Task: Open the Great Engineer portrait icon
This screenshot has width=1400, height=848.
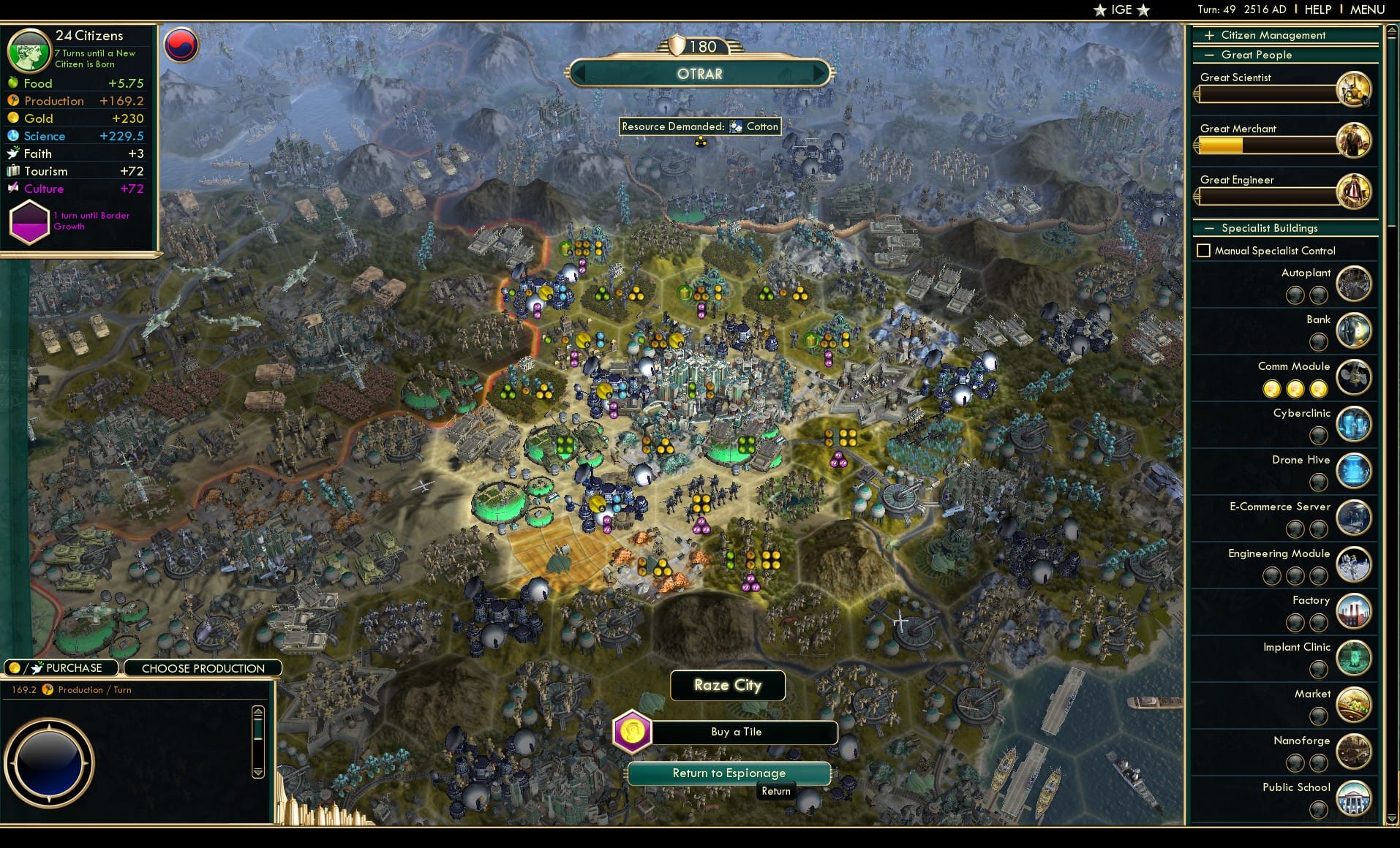Action: (1356, 192)
